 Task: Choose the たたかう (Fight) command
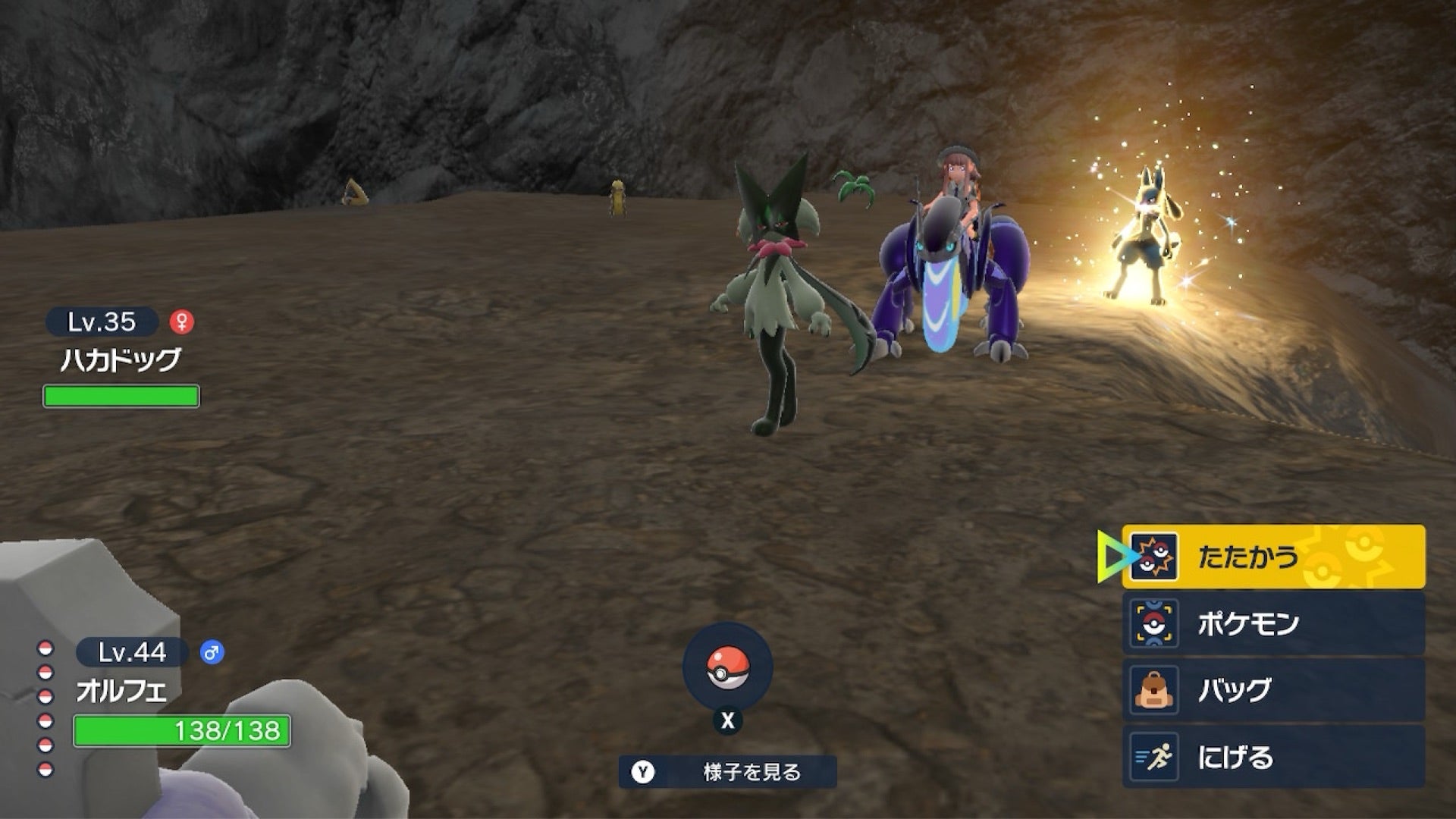[1273, 557]
